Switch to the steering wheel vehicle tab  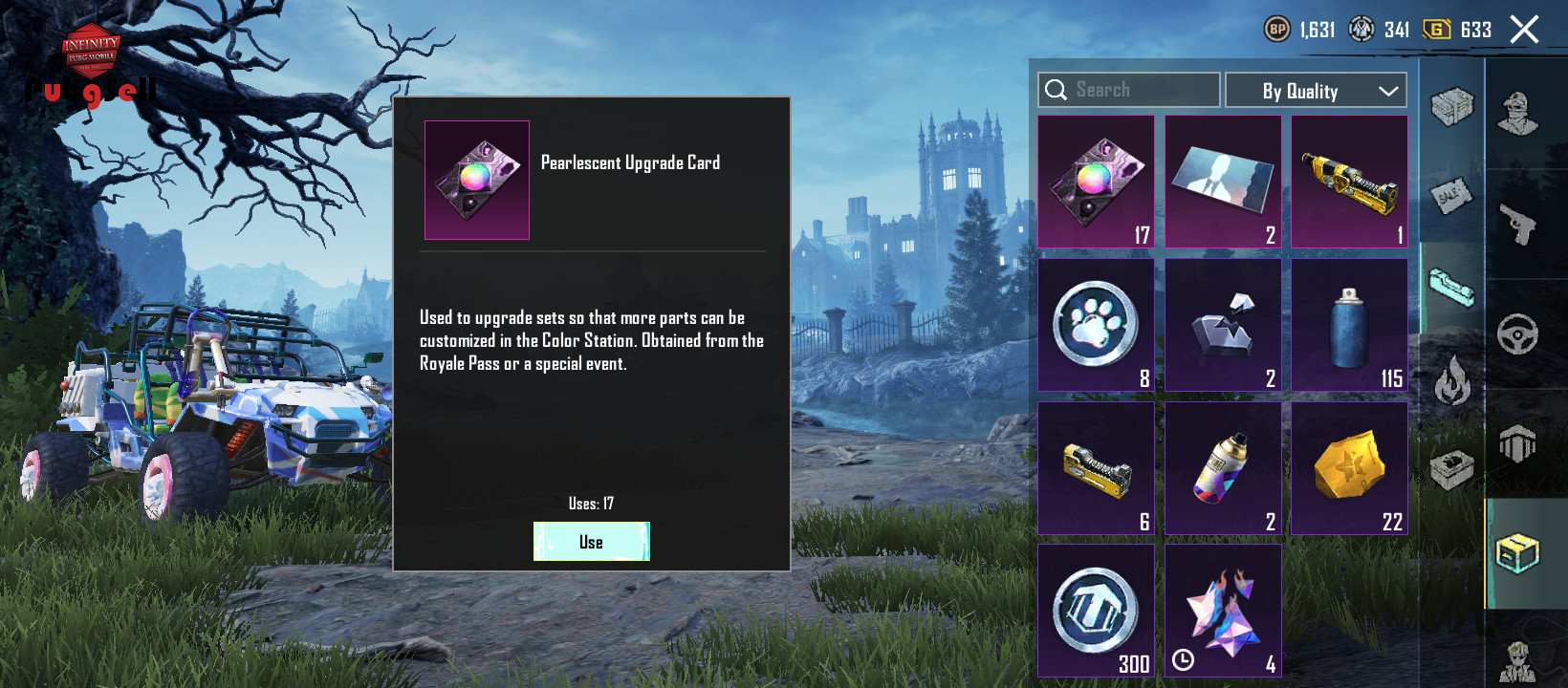(1517, 334)
